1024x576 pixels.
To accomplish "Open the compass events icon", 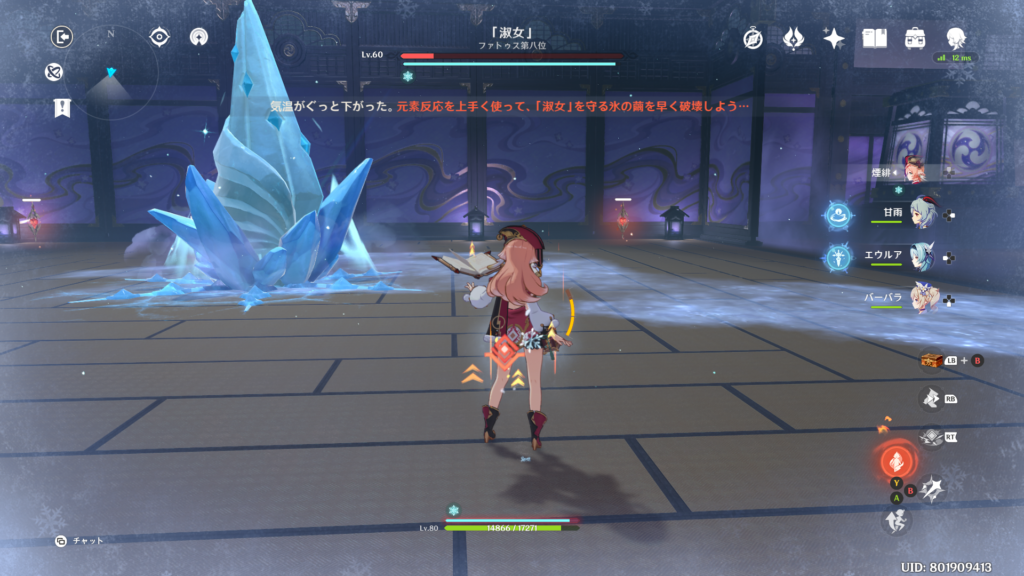I will click(x=753, y=39).
